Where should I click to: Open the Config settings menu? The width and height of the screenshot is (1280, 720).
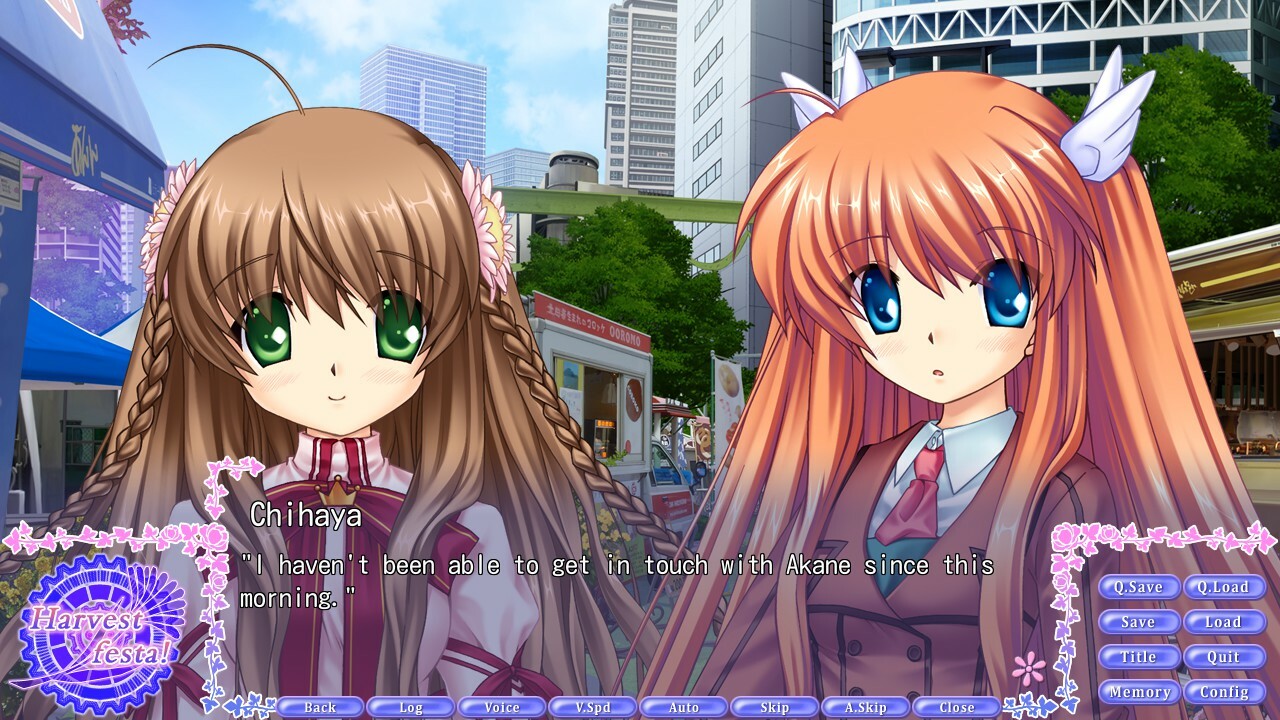coord(1224,691)
